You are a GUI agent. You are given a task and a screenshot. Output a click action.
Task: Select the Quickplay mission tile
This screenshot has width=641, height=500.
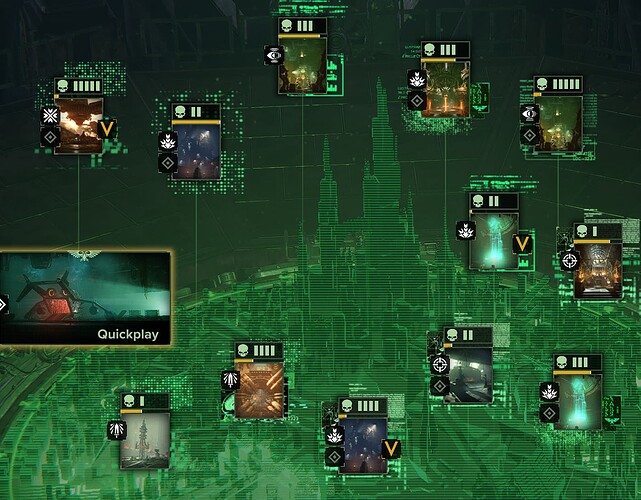85,298
